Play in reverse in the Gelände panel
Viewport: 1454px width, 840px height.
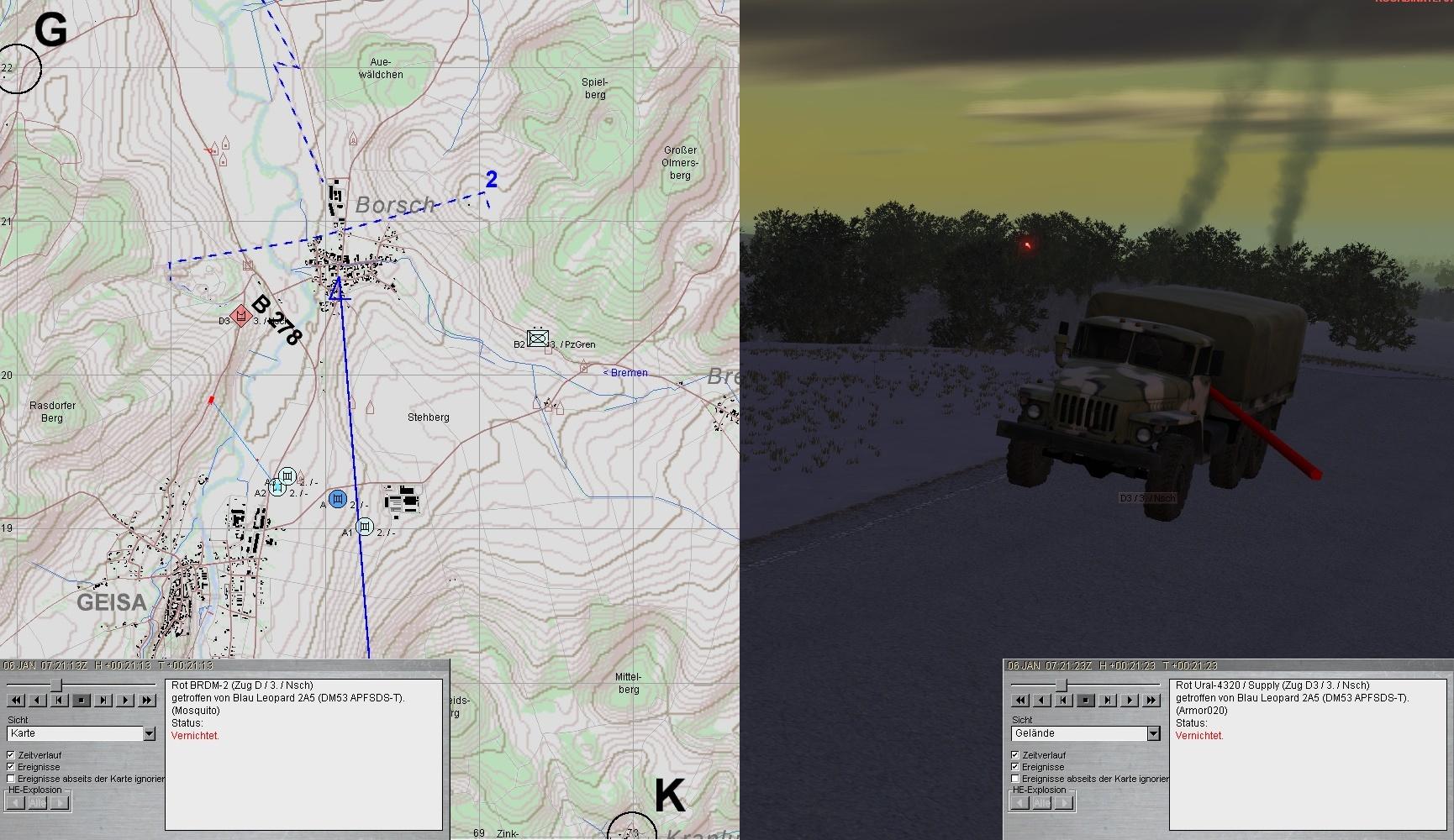1042,701
